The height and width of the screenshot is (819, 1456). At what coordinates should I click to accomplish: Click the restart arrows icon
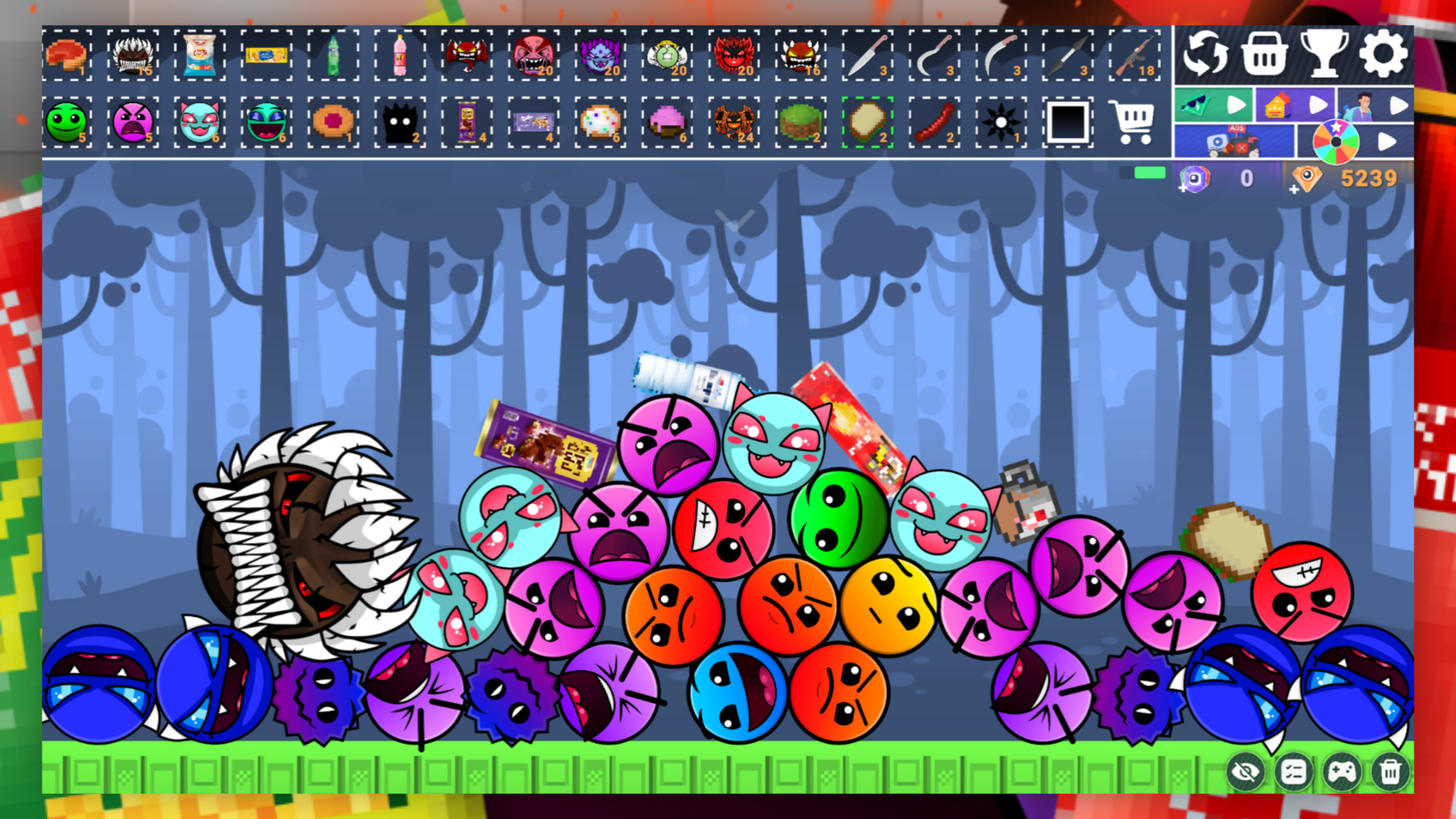tap(1207, 54)
